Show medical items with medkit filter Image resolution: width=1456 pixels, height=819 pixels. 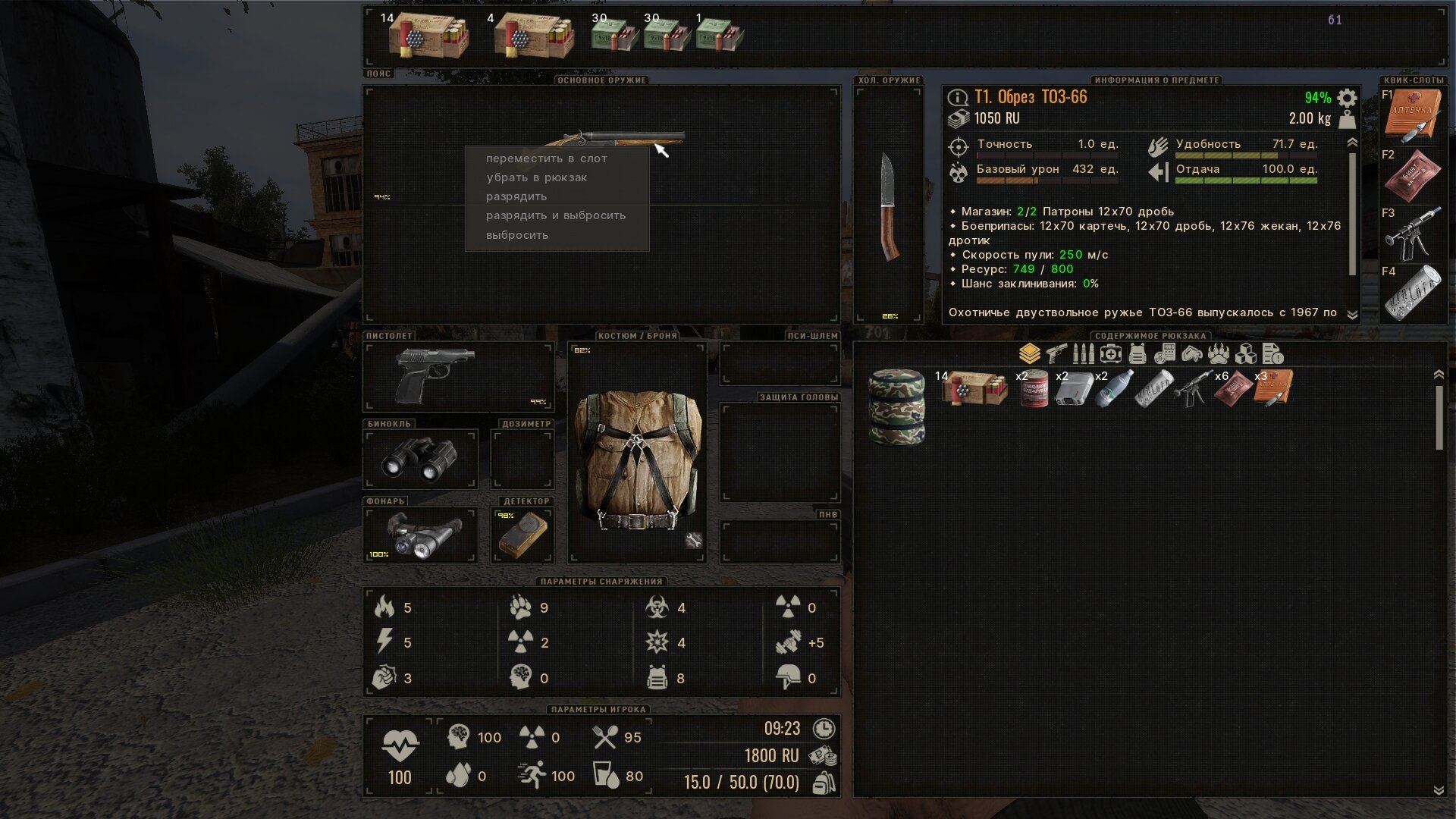pyautogui.click(x=1110, y=353)
